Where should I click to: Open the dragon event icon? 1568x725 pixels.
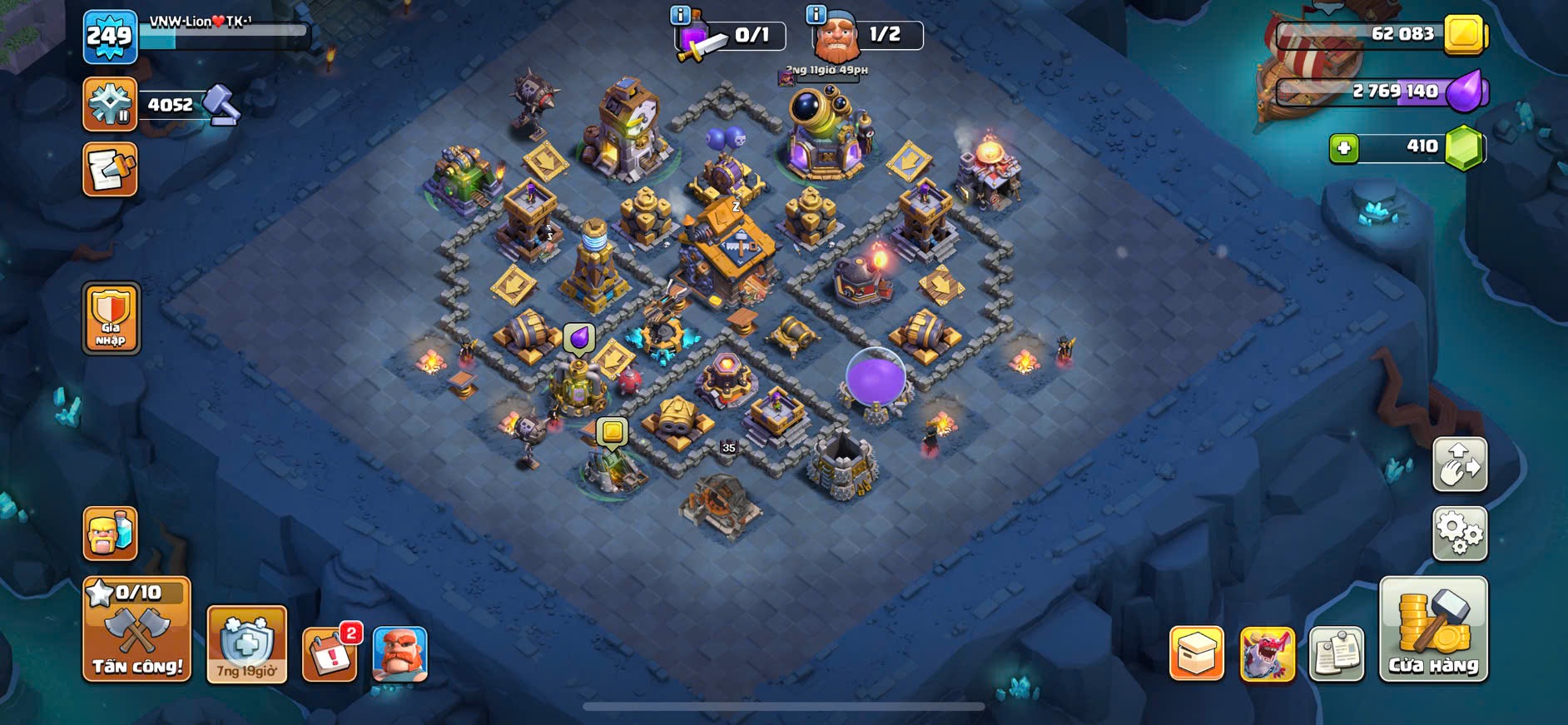click(1267, 653)
